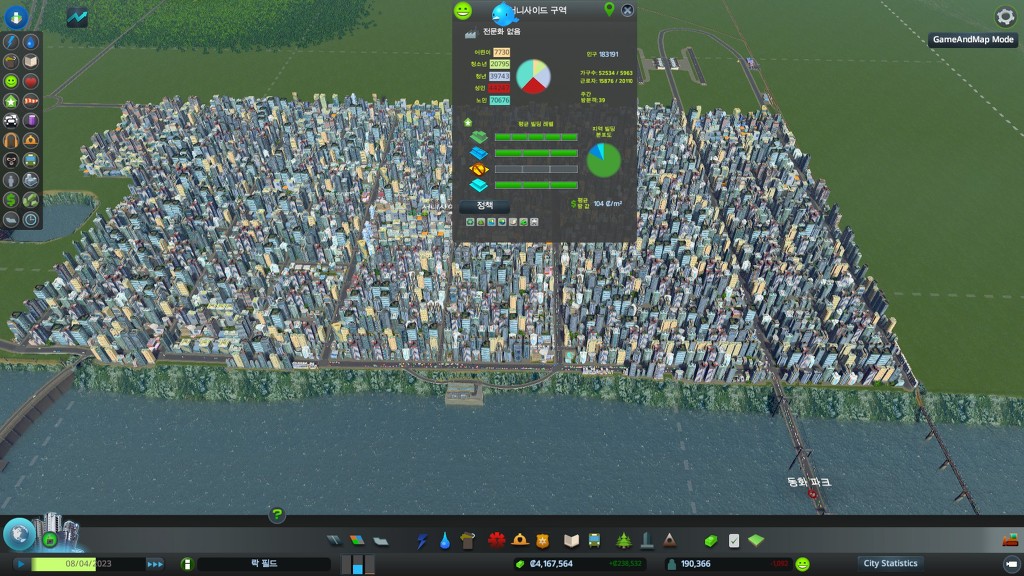Open the electricity build menu in toolbar

422,541
